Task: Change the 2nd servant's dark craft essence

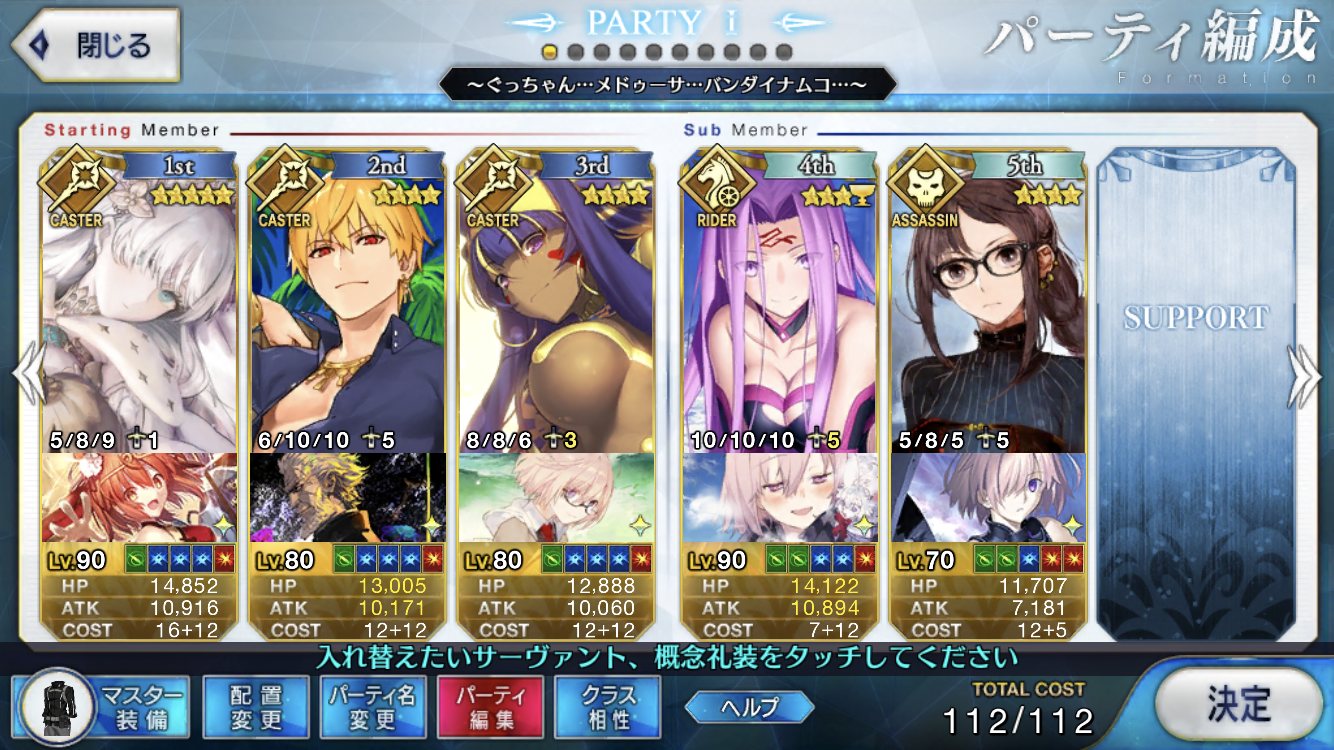Action: [x=348, y=497]
